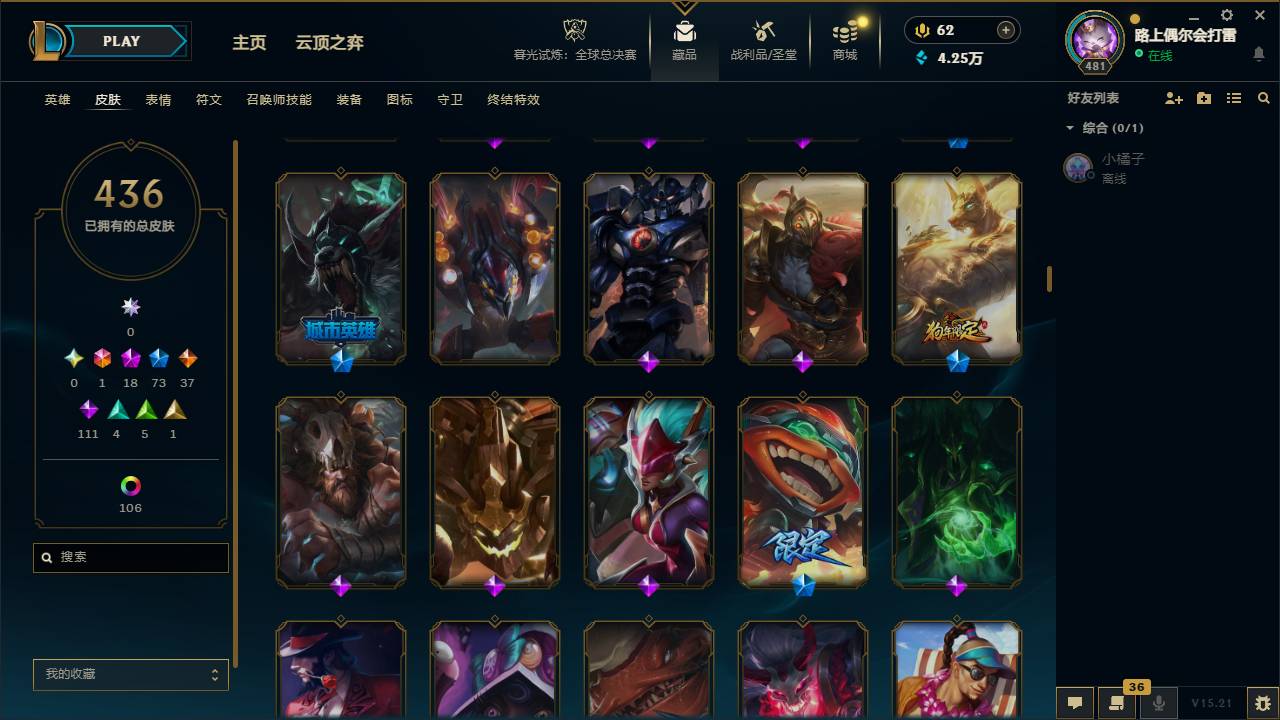The width and height of the screenshot is (1280, 720).
Task: Click the add friend icon above the friend list
Action: pyautogui.click(x=1172, y=97)
